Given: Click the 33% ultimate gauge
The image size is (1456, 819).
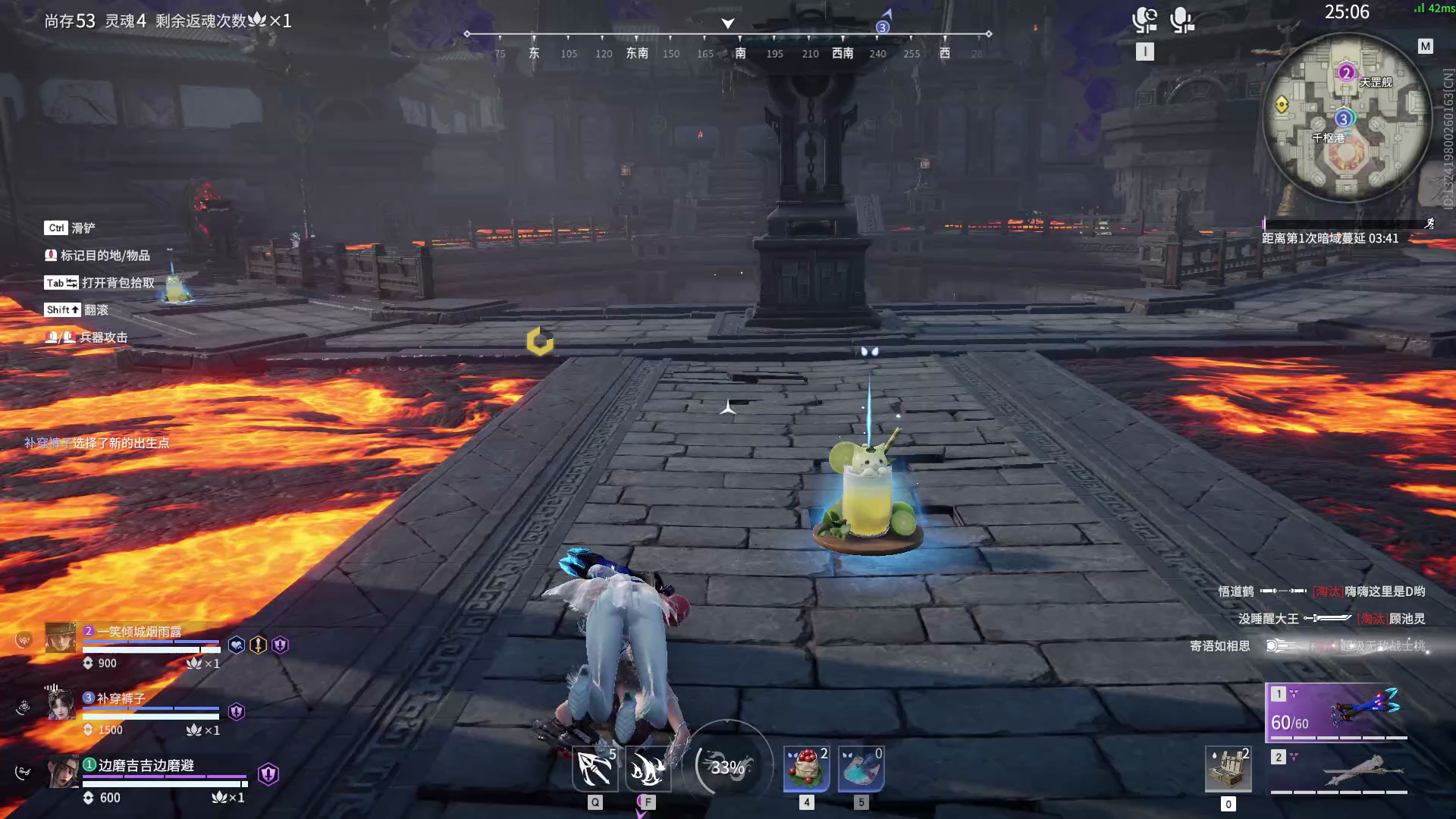Looking at the screenshot, I should [x=727, y=767].
